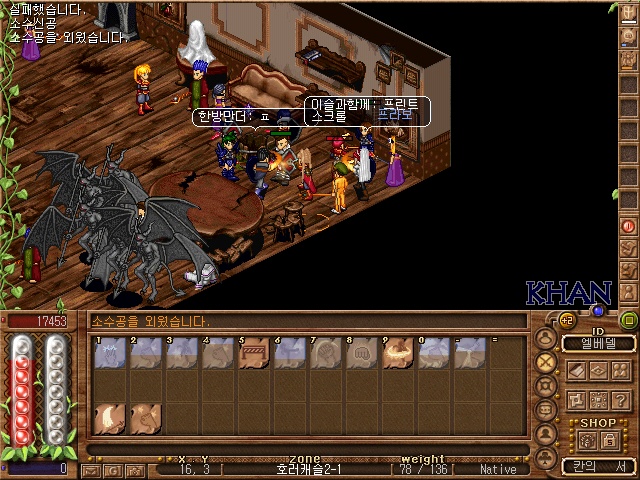This screenshot has width=640, height=480.
Task: Select the horned skill in slot 9
Action: [398, 352]
